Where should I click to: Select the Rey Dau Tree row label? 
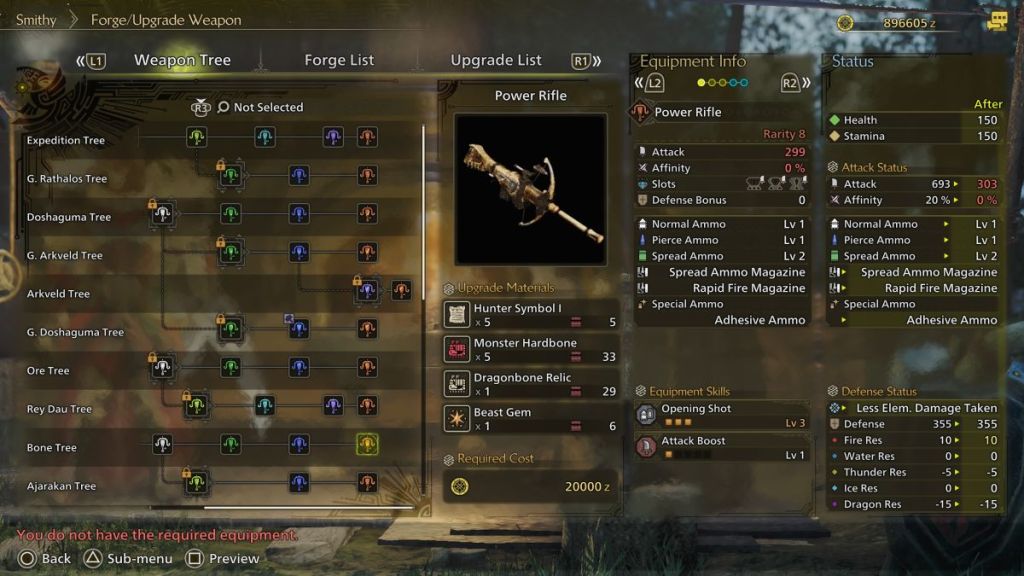[59, 409]
